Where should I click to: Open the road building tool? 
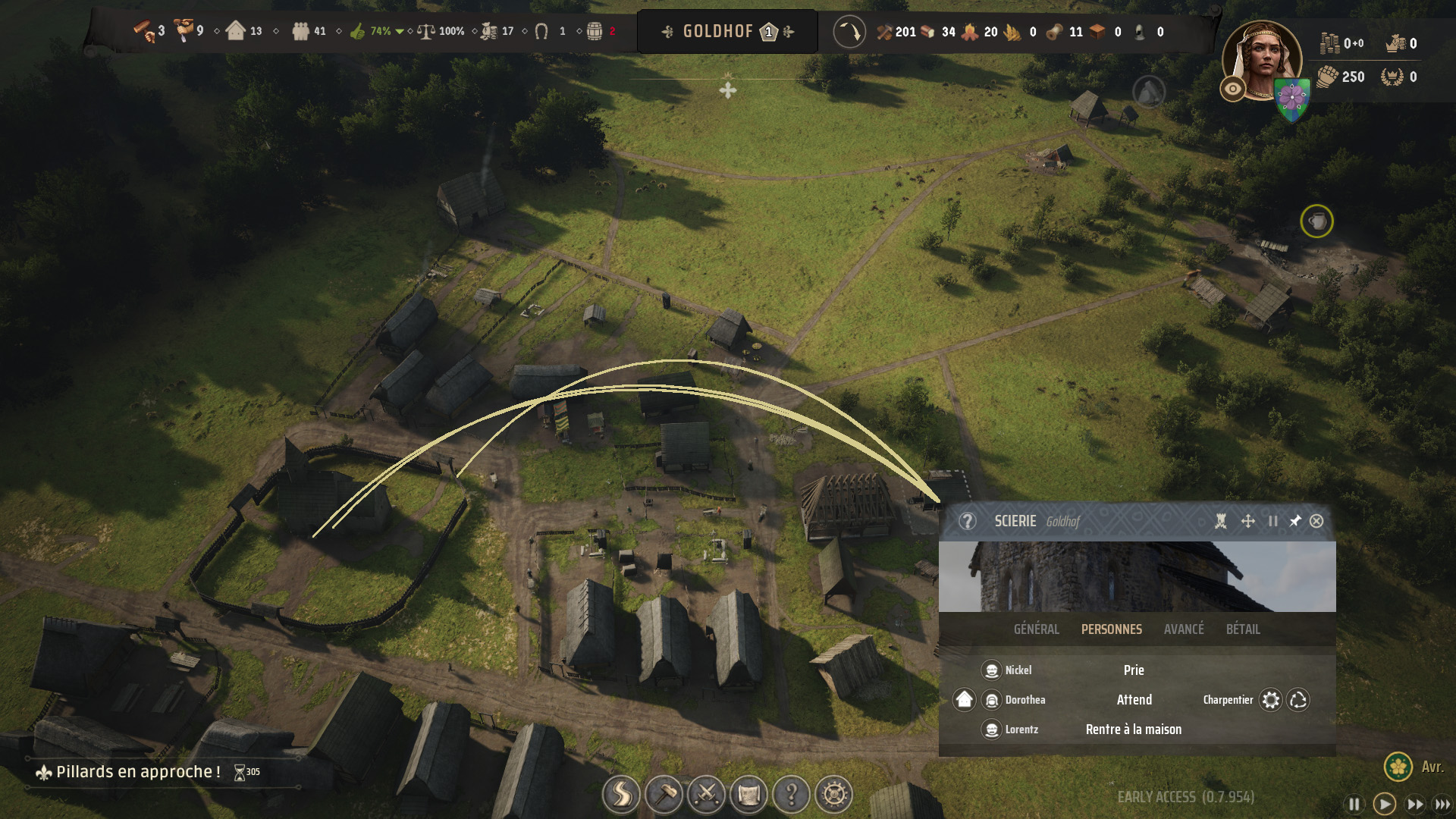click(621, 795)
